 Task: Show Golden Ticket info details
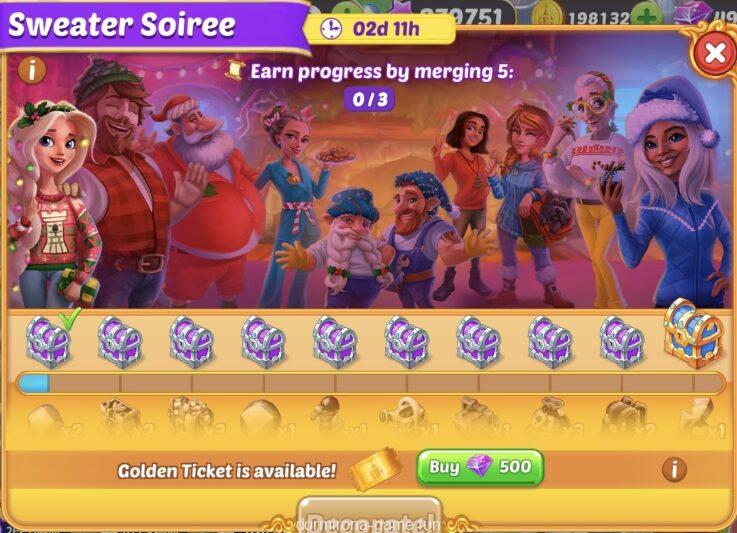coord(675,469)
